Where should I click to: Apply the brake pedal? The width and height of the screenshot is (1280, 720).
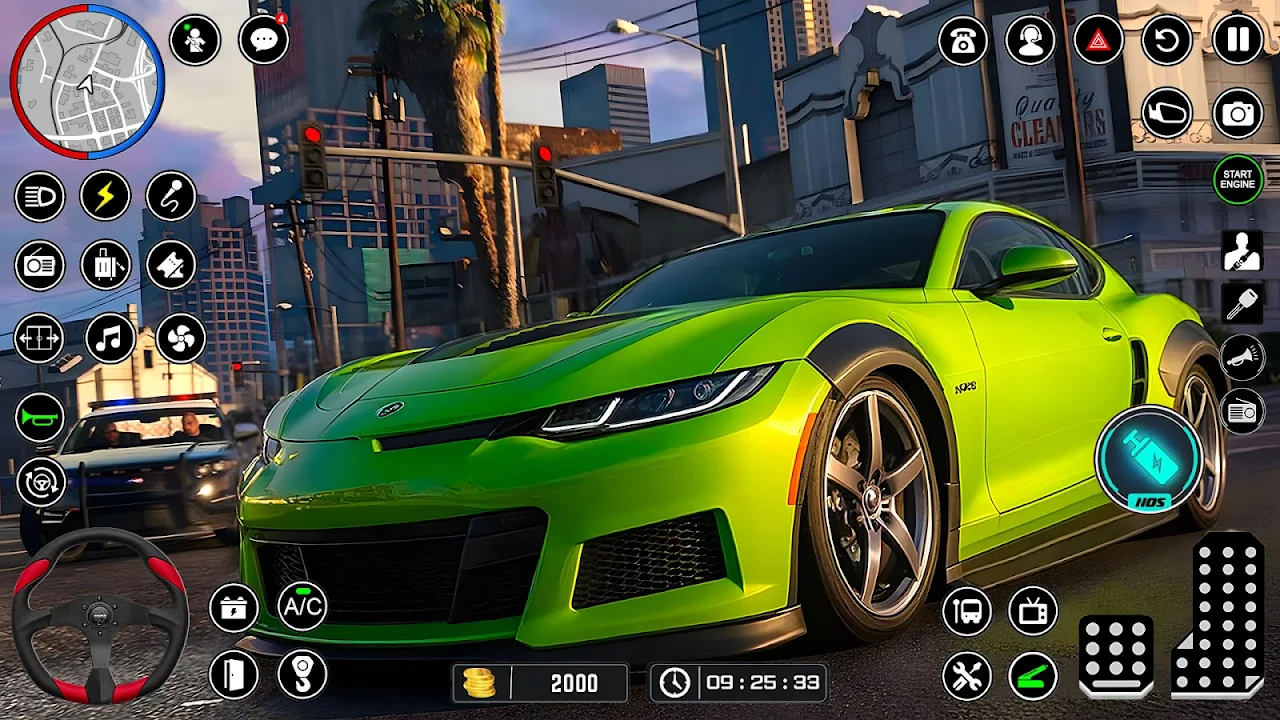(x=1116, y=655)
